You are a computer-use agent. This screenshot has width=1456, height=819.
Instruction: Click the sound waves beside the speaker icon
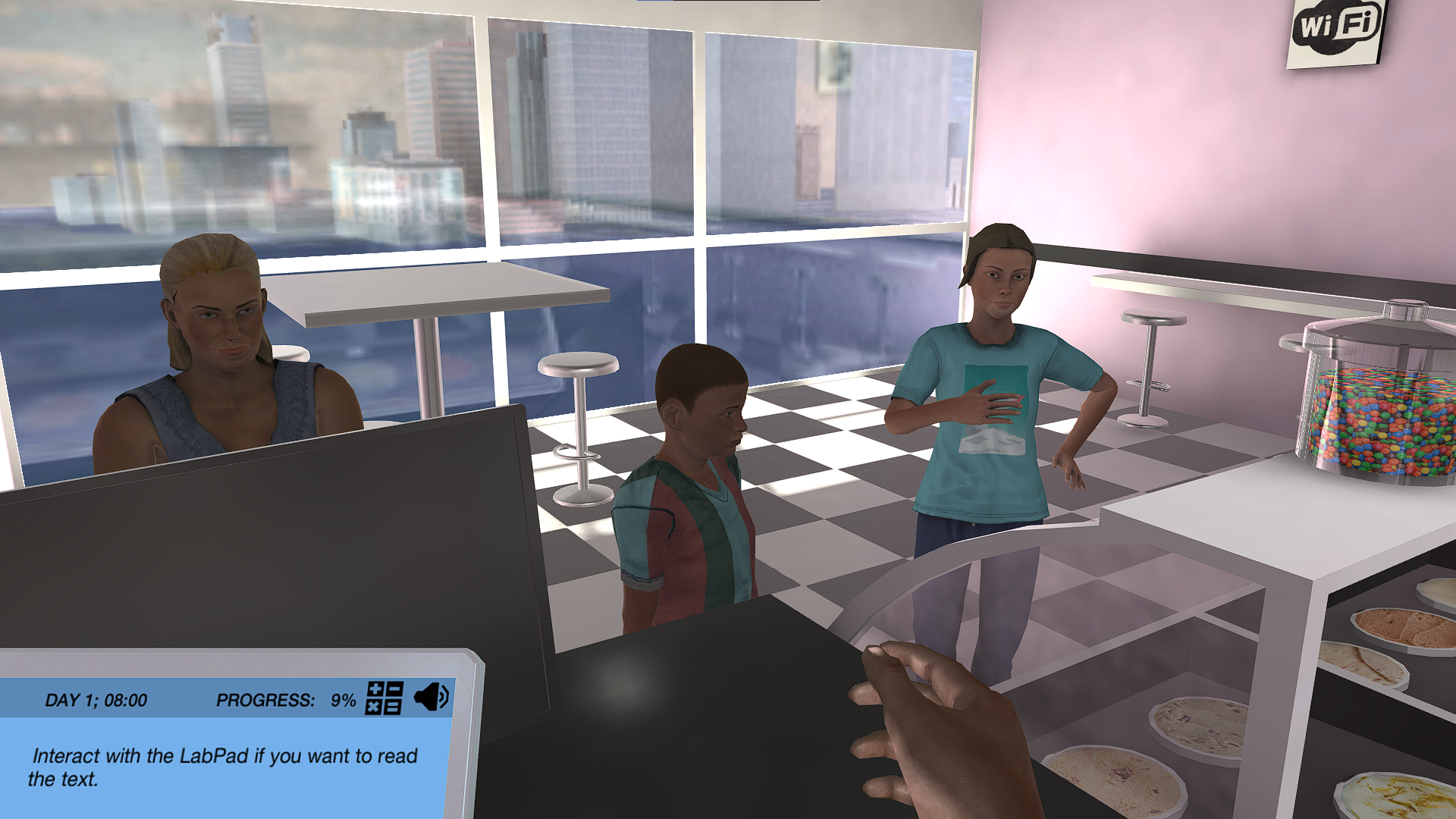pyautogui.click(x=443, y=696)
